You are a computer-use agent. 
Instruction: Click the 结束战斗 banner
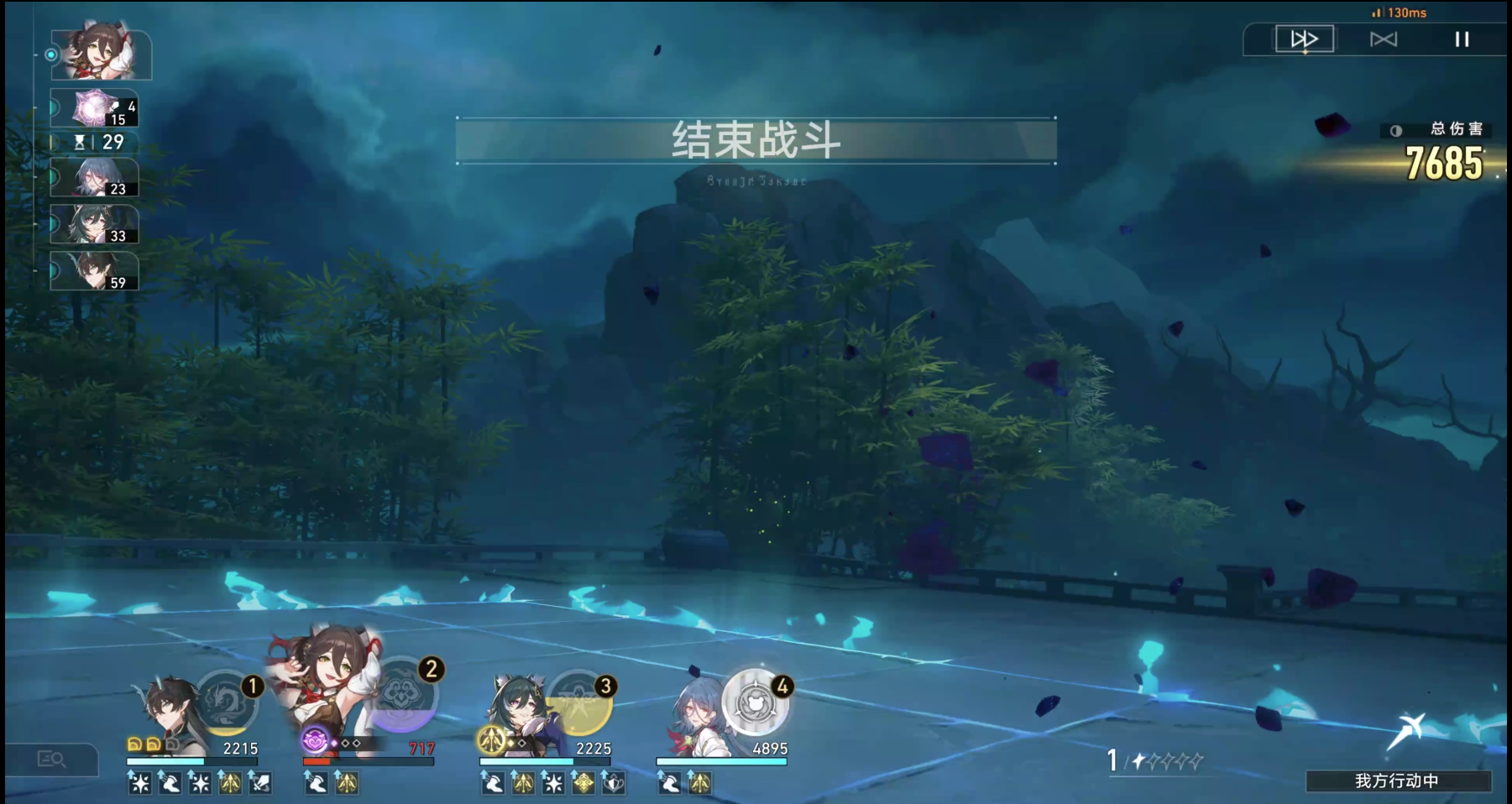tap(755, 140)
